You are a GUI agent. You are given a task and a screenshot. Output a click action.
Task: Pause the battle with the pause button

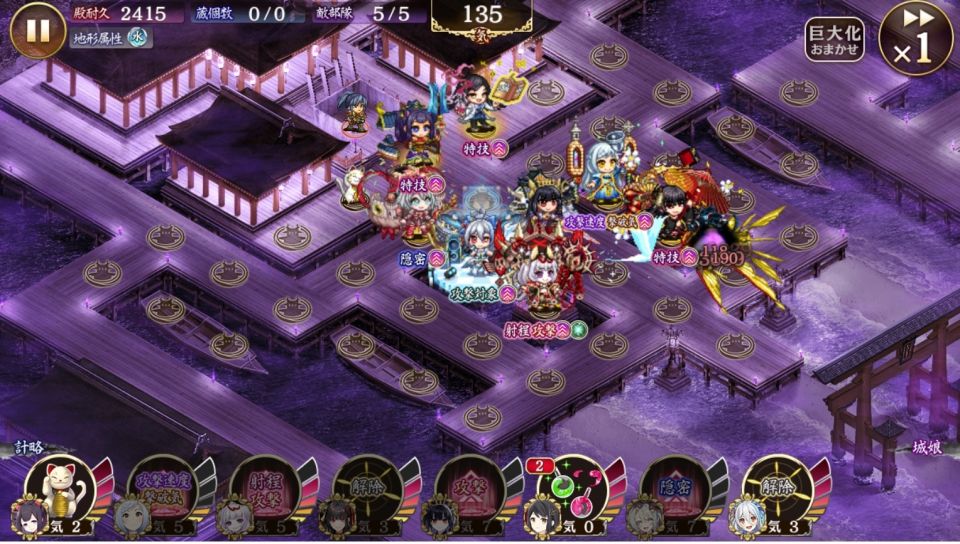pyautogui.click(x=38, y=30)
